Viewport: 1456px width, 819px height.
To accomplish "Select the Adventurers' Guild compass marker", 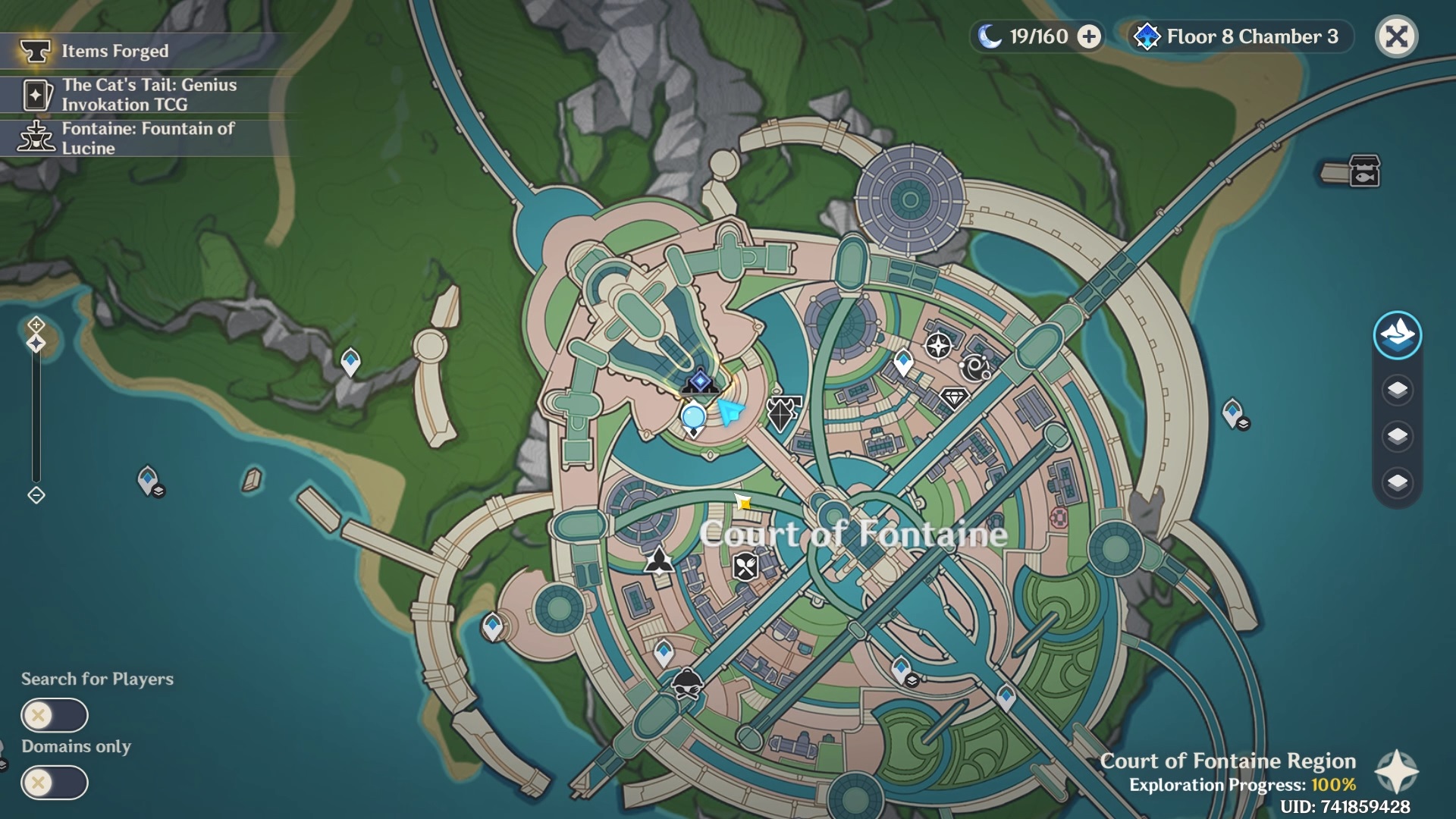I will pyautogui.click(x=938, y=347).
